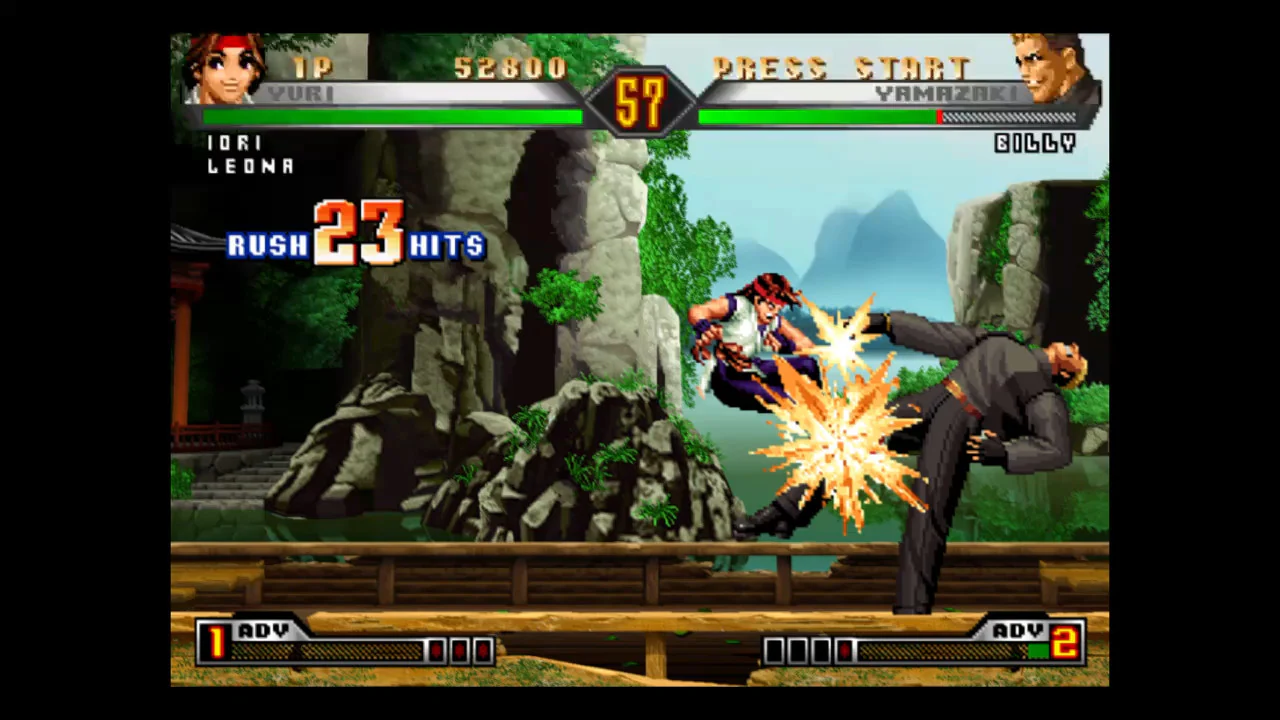Select the number 1 badge near ADV
The image size is (1280, 720).
[216, 645]
